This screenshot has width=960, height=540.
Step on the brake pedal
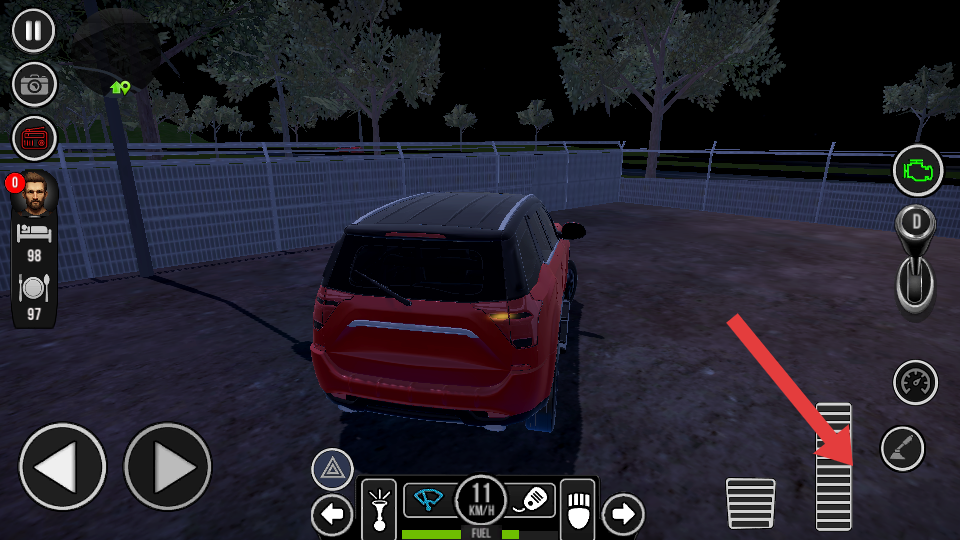[750, 503]
